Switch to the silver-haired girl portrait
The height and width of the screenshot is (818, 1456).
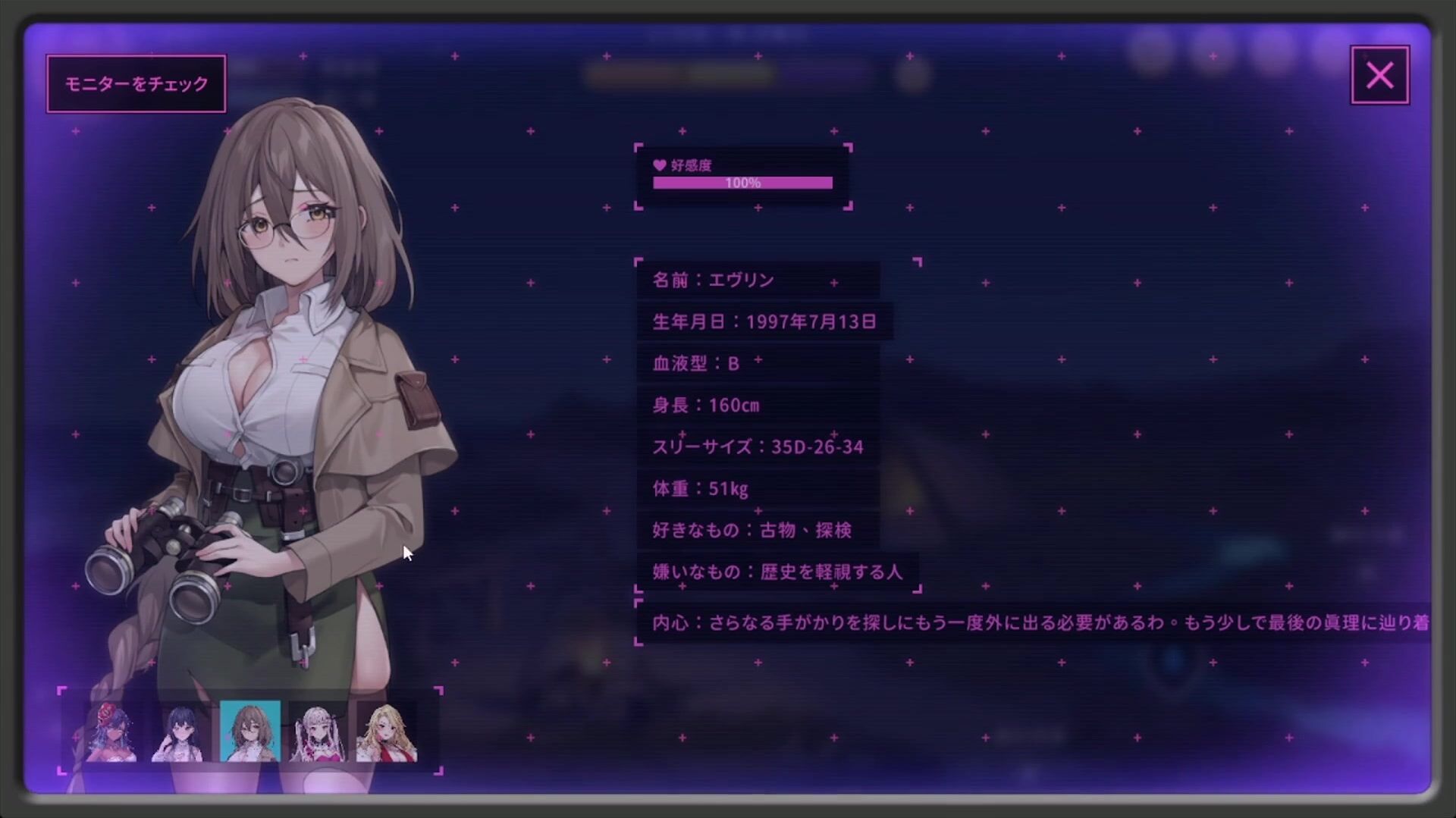point(318,732)
